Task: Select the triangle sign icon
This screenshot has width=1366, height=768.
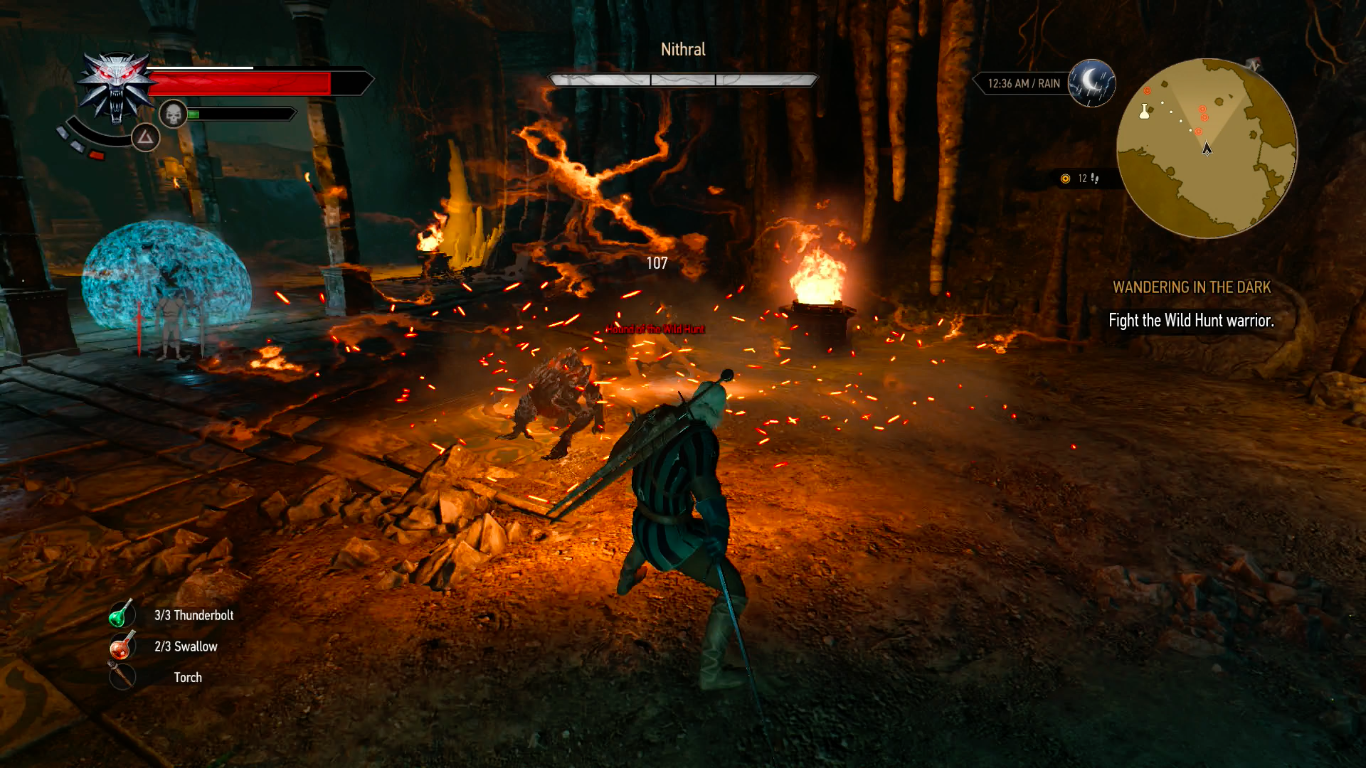Action: coord(146,139)
